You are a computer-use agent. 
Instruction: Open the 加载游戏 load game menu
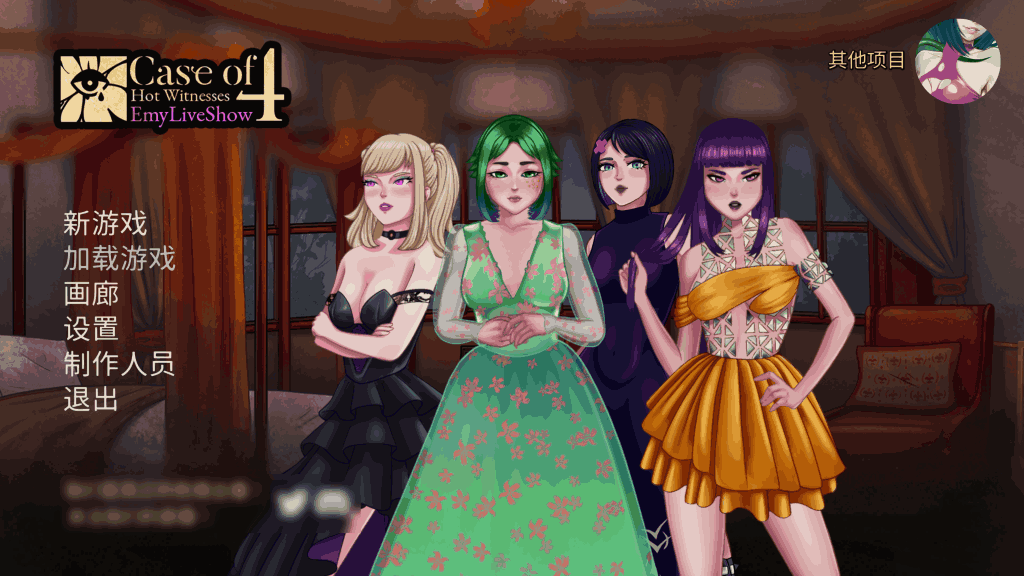pos(119,259)
